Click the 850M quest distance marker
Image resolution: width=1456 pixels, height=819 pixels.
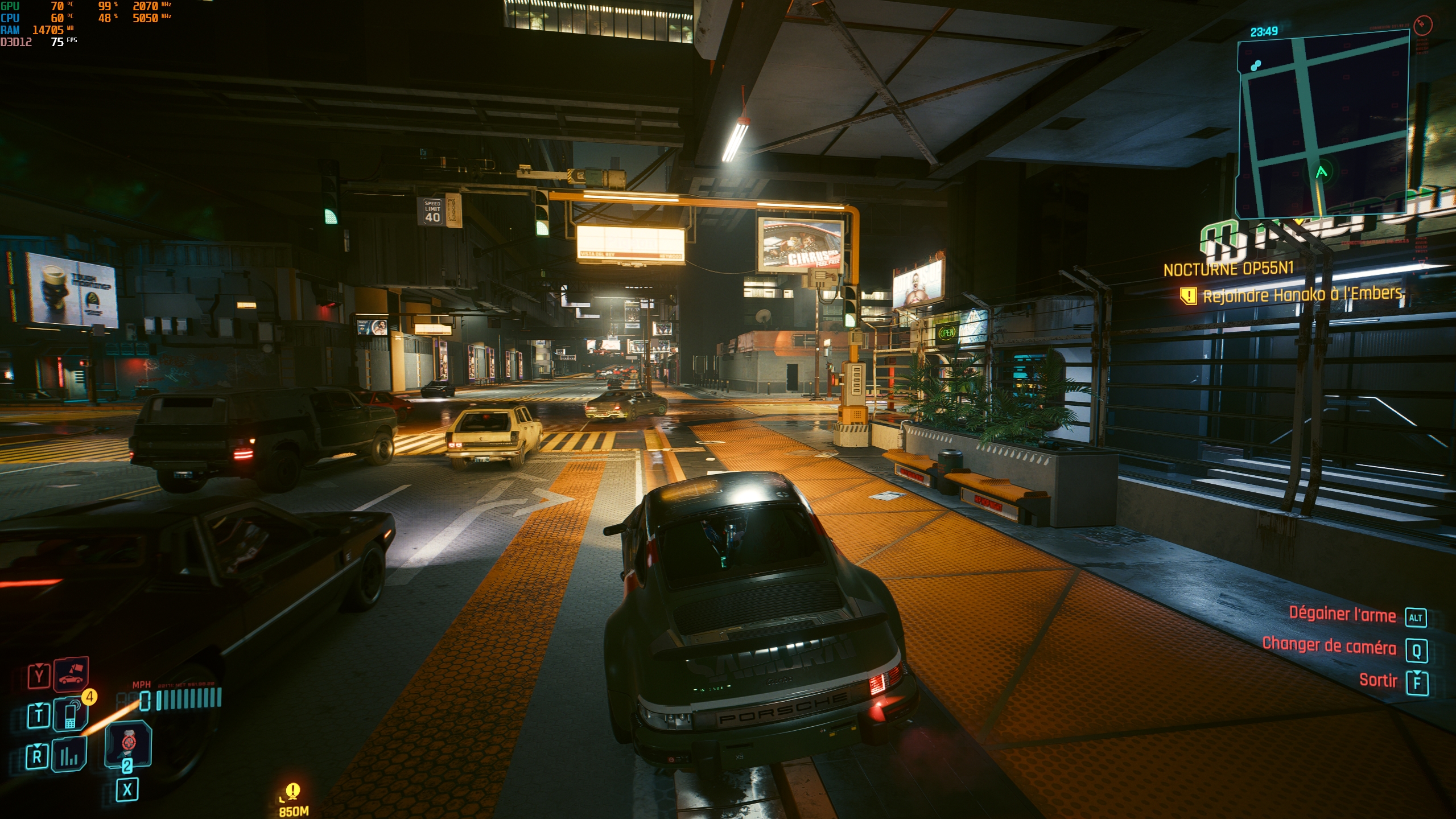[x=293, y=800]
